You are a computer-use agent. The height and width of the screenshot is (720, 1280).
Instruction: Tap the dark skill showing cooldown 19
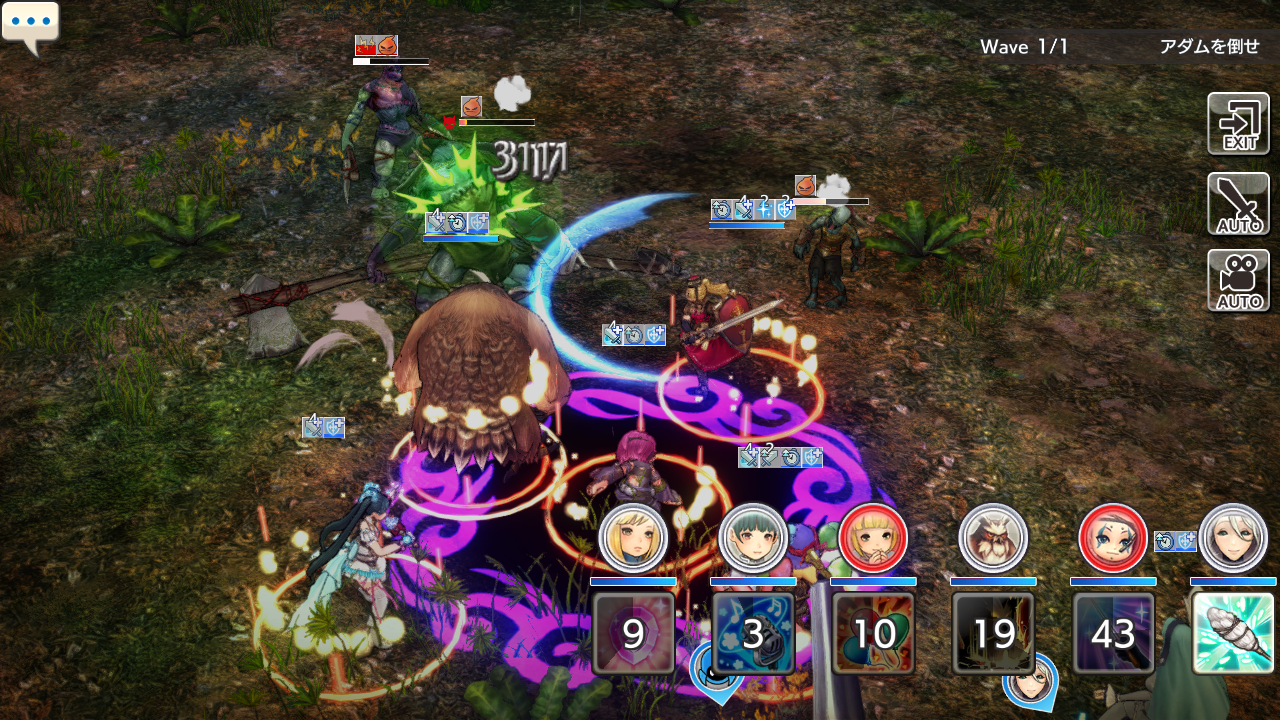coord(993,632)
